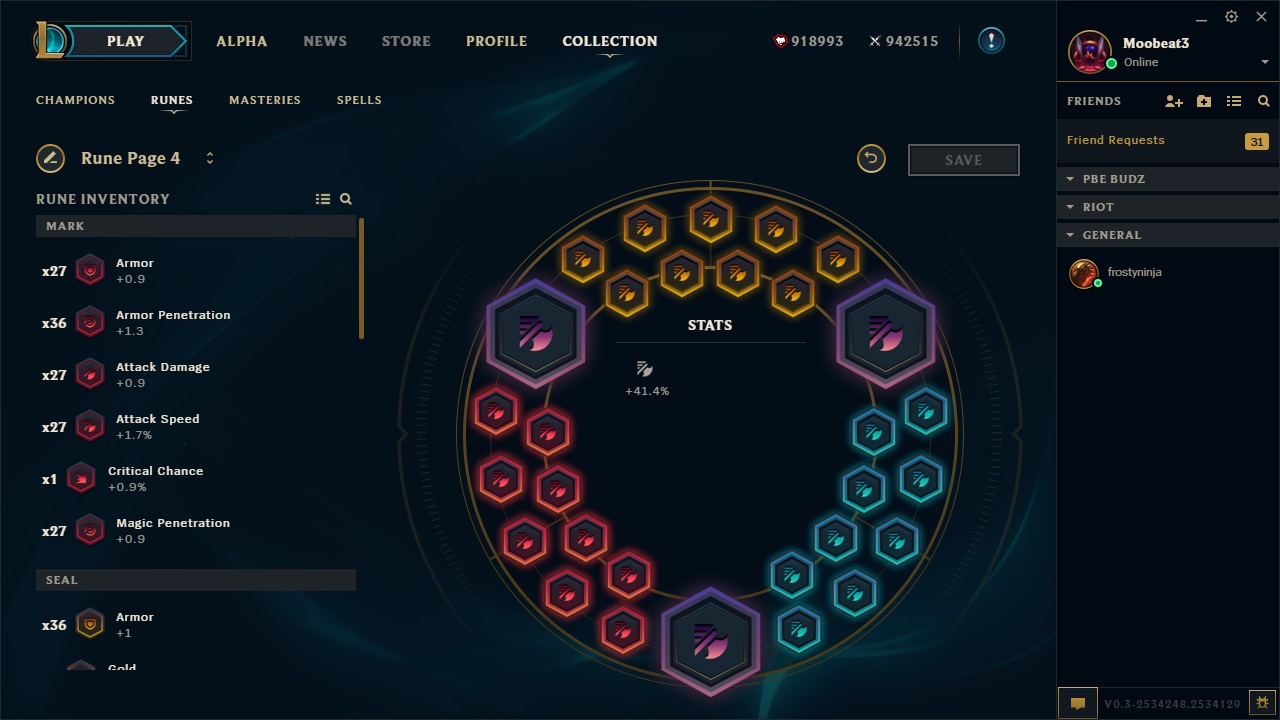Click the Friend Requests link showing 31 pending
Image resolution: width=1280 pixels, height=720 pixels.
(x=1115, y=140)
